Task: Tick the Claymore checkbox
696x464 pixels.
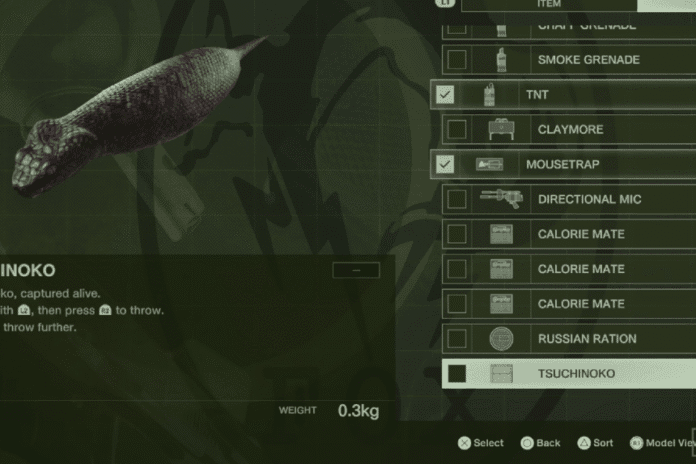Action: (x=457, y=130)
